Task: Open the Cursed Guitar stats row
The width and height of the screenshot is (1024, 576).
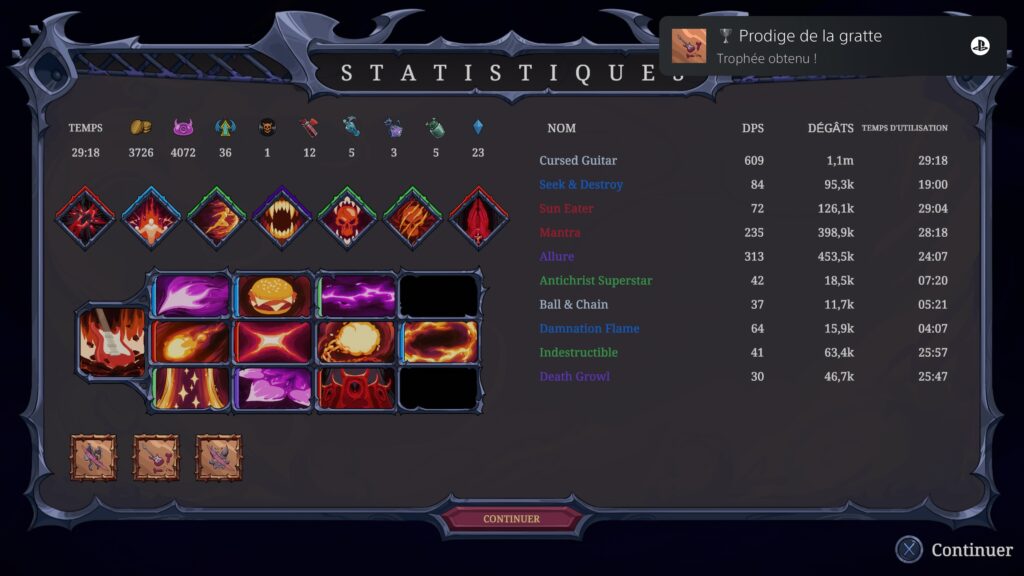Action: tap(578, 161)
